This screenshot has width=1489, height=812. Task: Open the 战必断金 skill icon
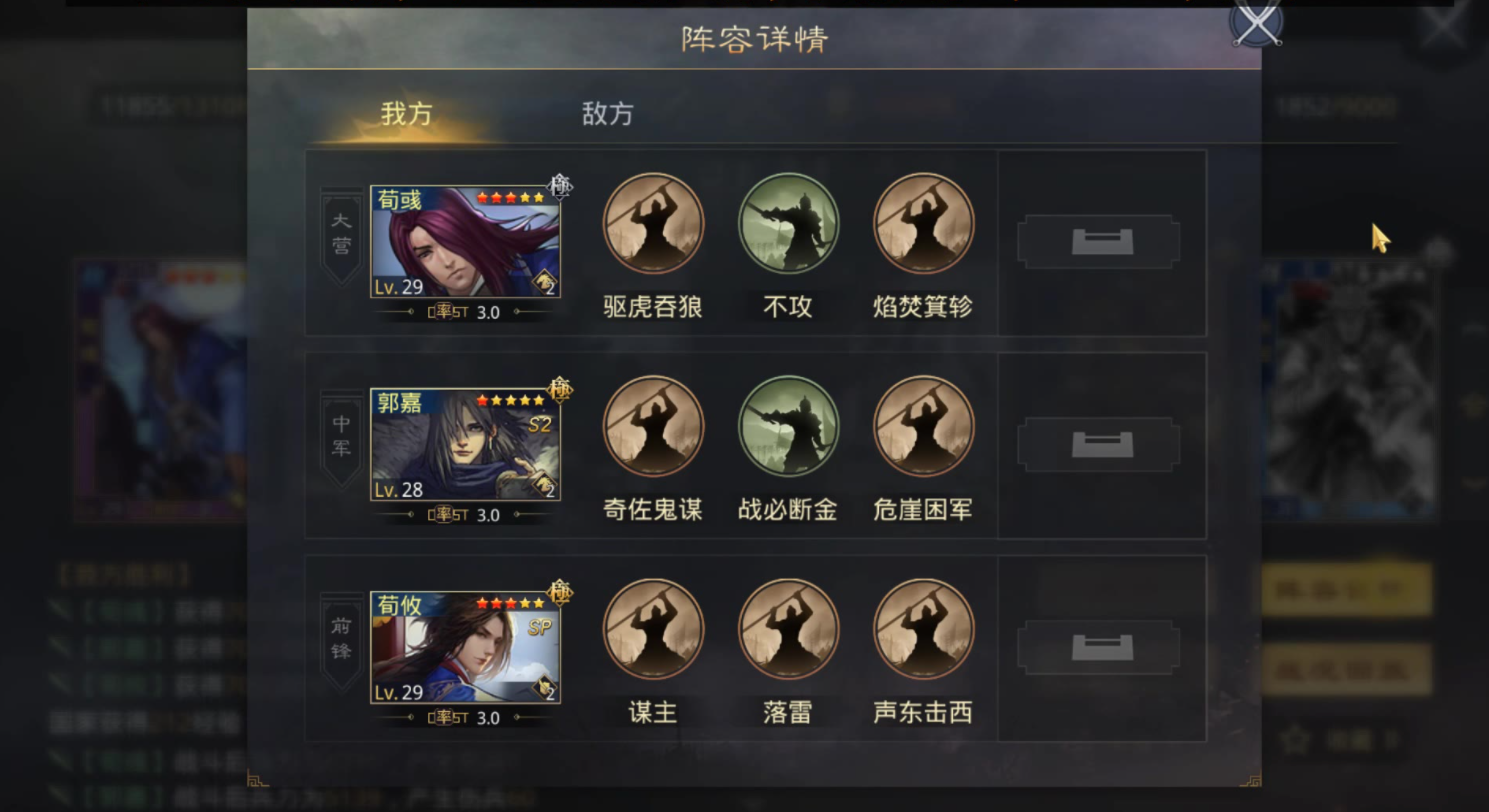pos(788,425)
